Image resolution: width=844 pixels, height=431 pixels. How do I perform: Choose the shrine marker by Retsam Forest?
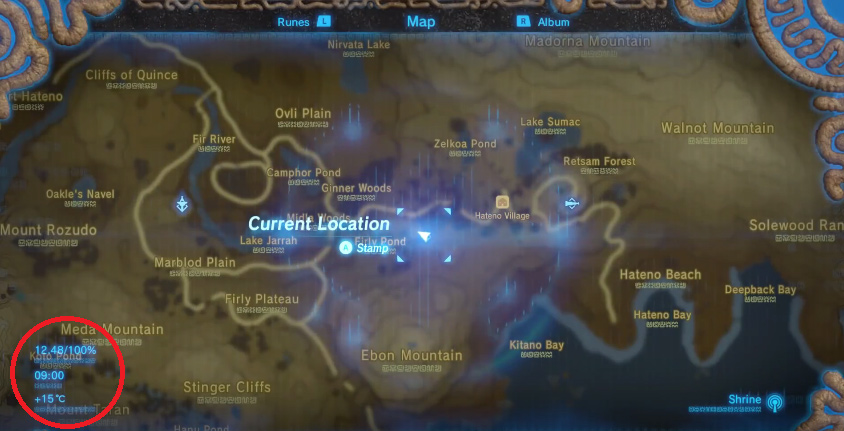[x=571, y=204]
